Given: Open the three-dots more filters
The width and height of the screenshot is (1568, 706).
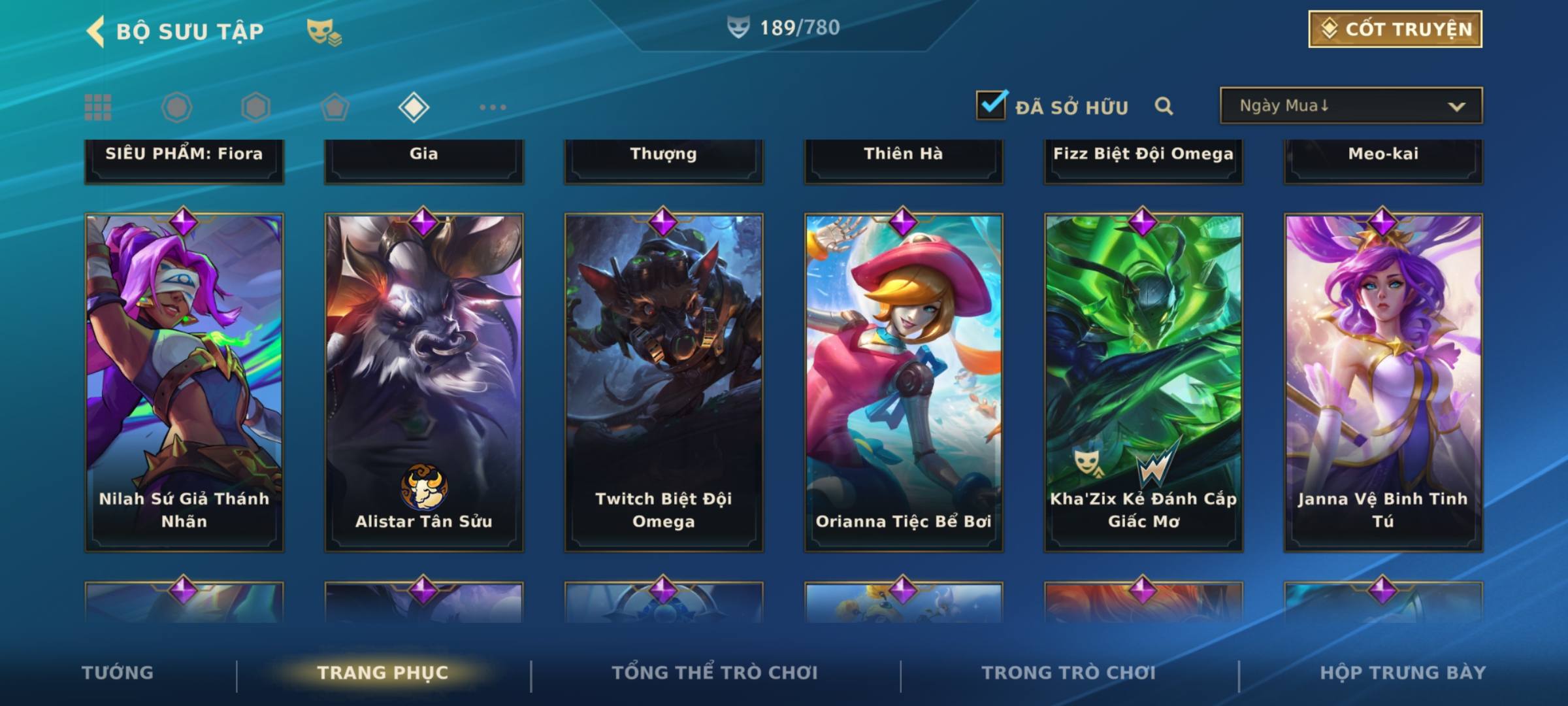Looking at the screenshot, I should 493,107.
